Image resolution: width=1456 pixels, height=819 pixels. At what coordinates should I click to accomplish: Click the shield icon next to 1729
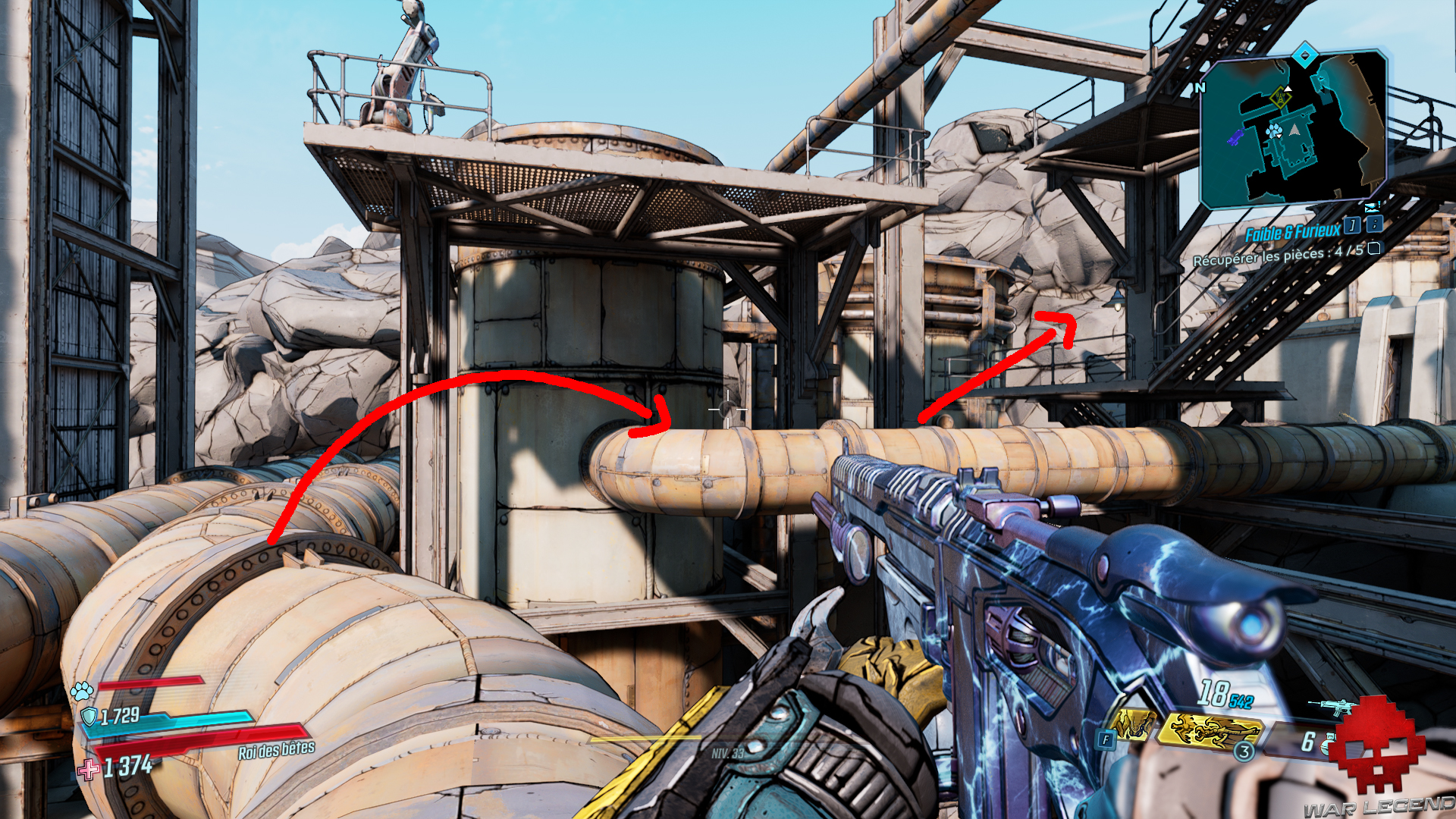pos(91,715)
